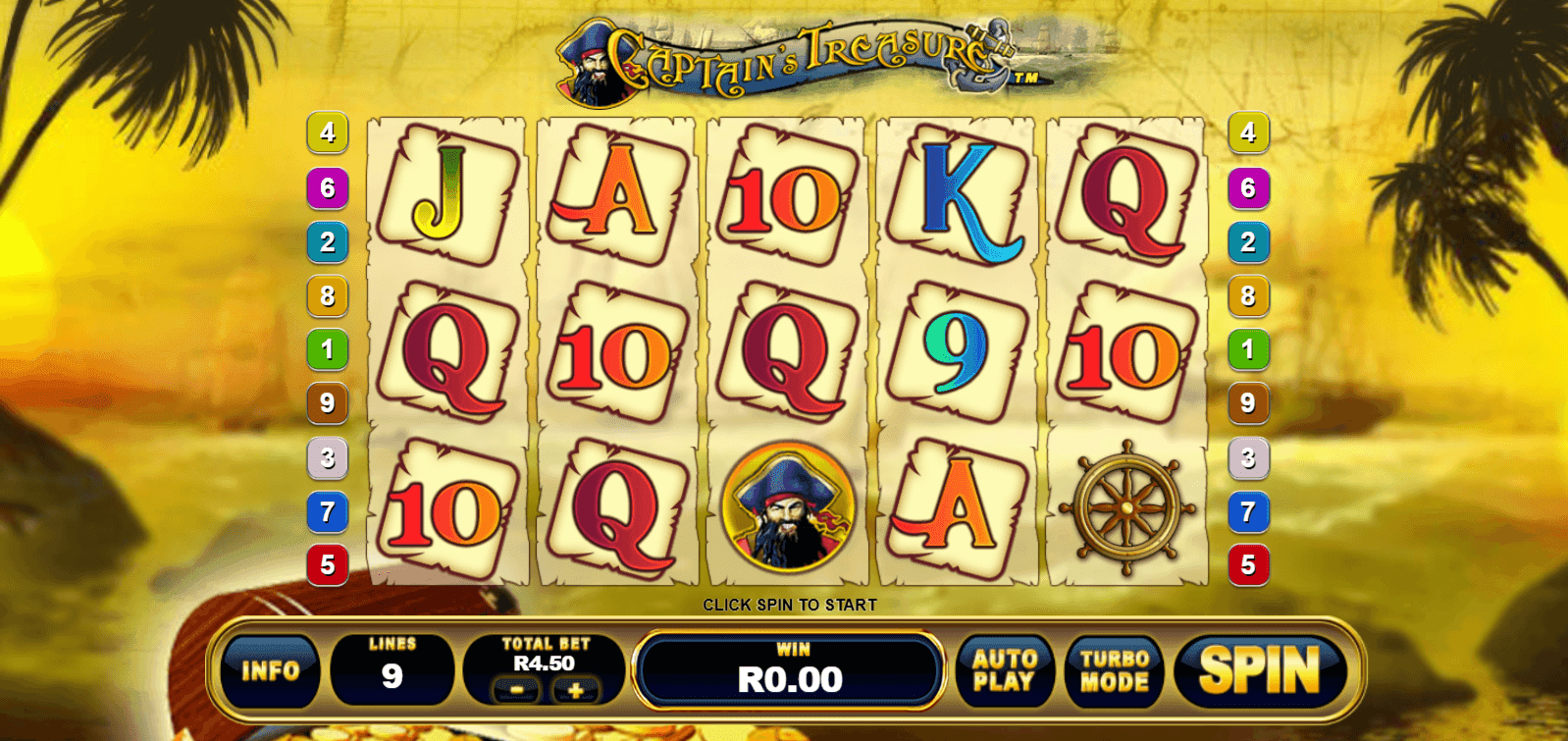Screen dimensions: 1568x741
Task: Click the CLICK SPIN TO START message
Action: pyautogui.click(x=791, y=605)
